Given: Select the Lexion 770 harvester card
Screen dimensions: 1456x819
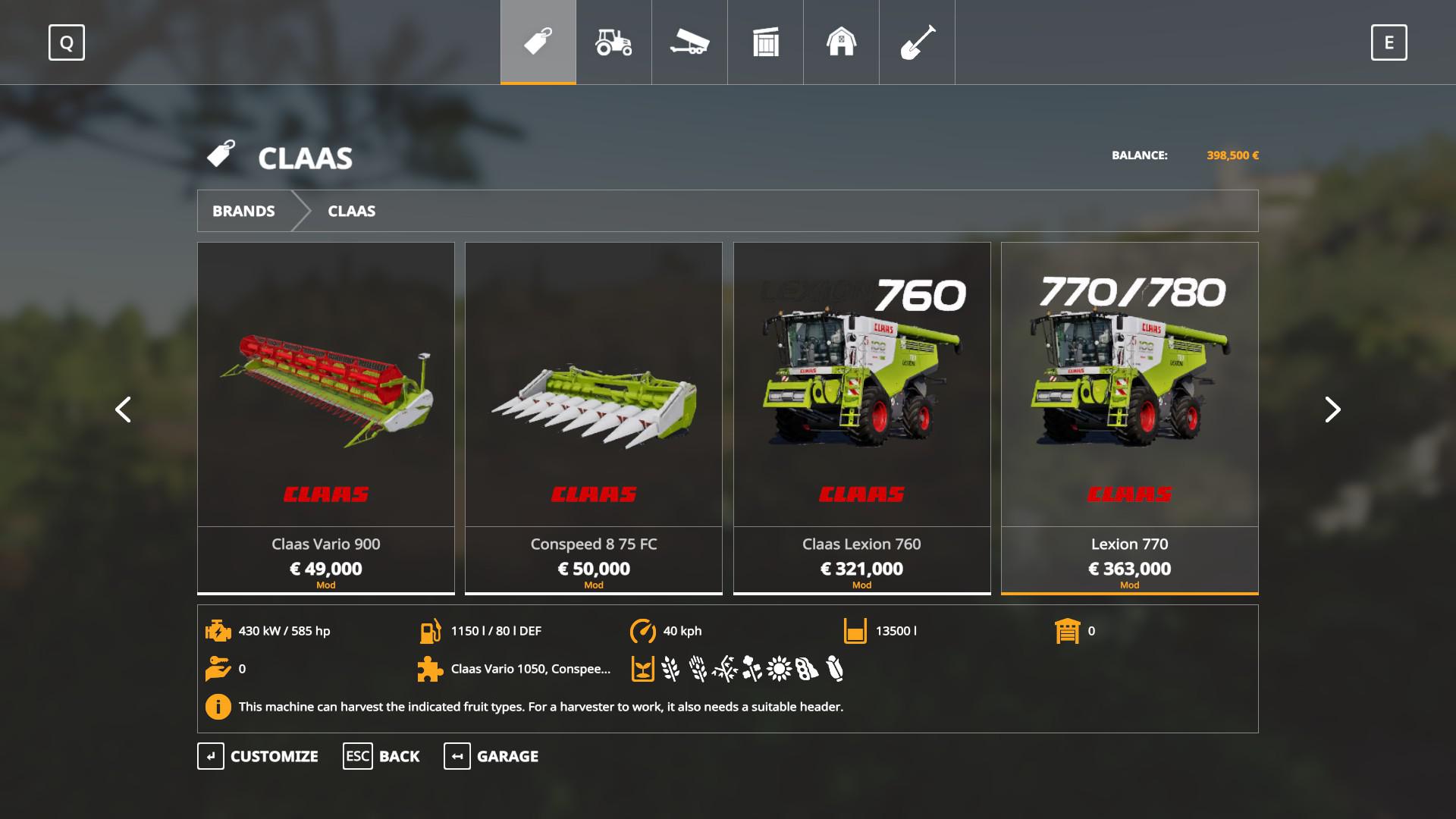Looking at the screenshot, I should pyautogui.click(x=1129, y=417).
